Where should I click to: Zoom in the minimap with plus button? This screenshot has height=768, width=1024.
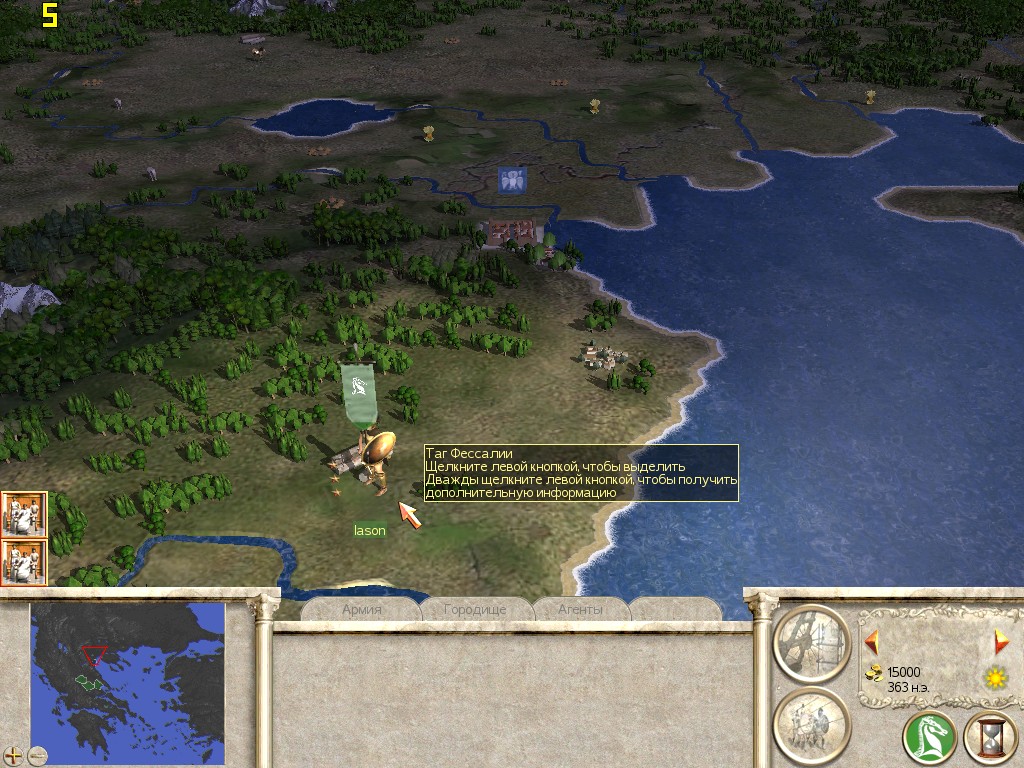pyautogui.click(x=13, y=755)
